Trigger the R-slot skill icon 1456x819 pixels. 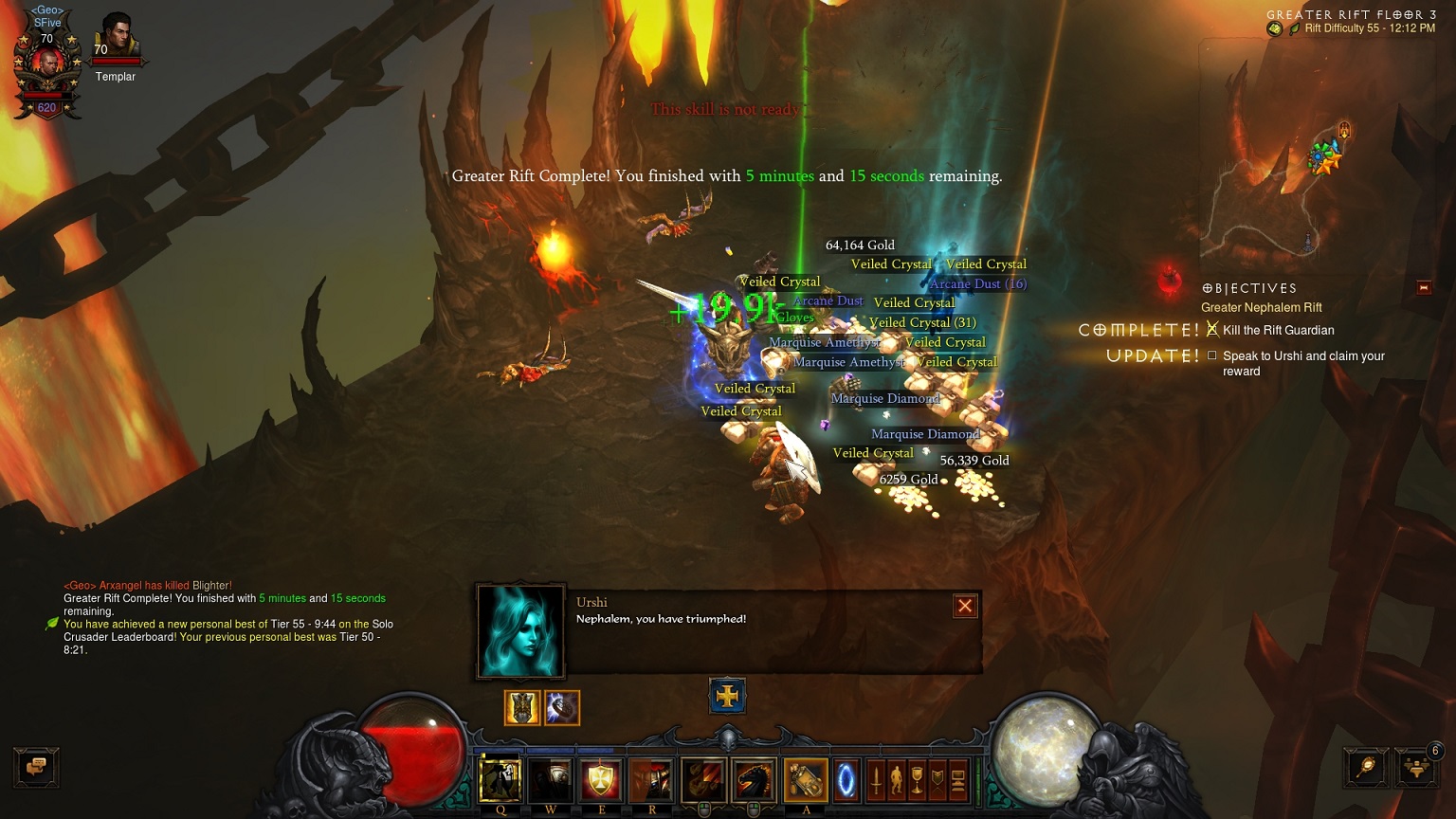[x=652, y=781]
